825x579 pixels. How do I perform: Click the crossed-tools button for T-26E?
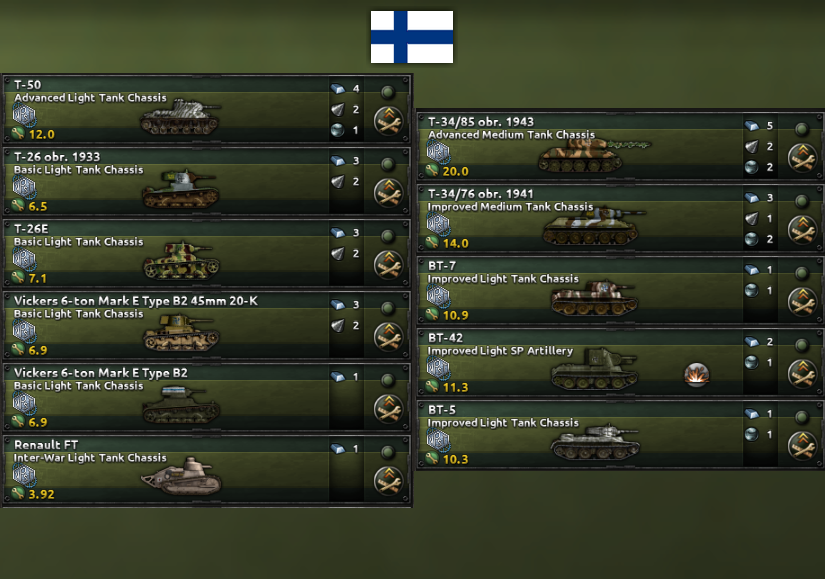tap(388, 265)
